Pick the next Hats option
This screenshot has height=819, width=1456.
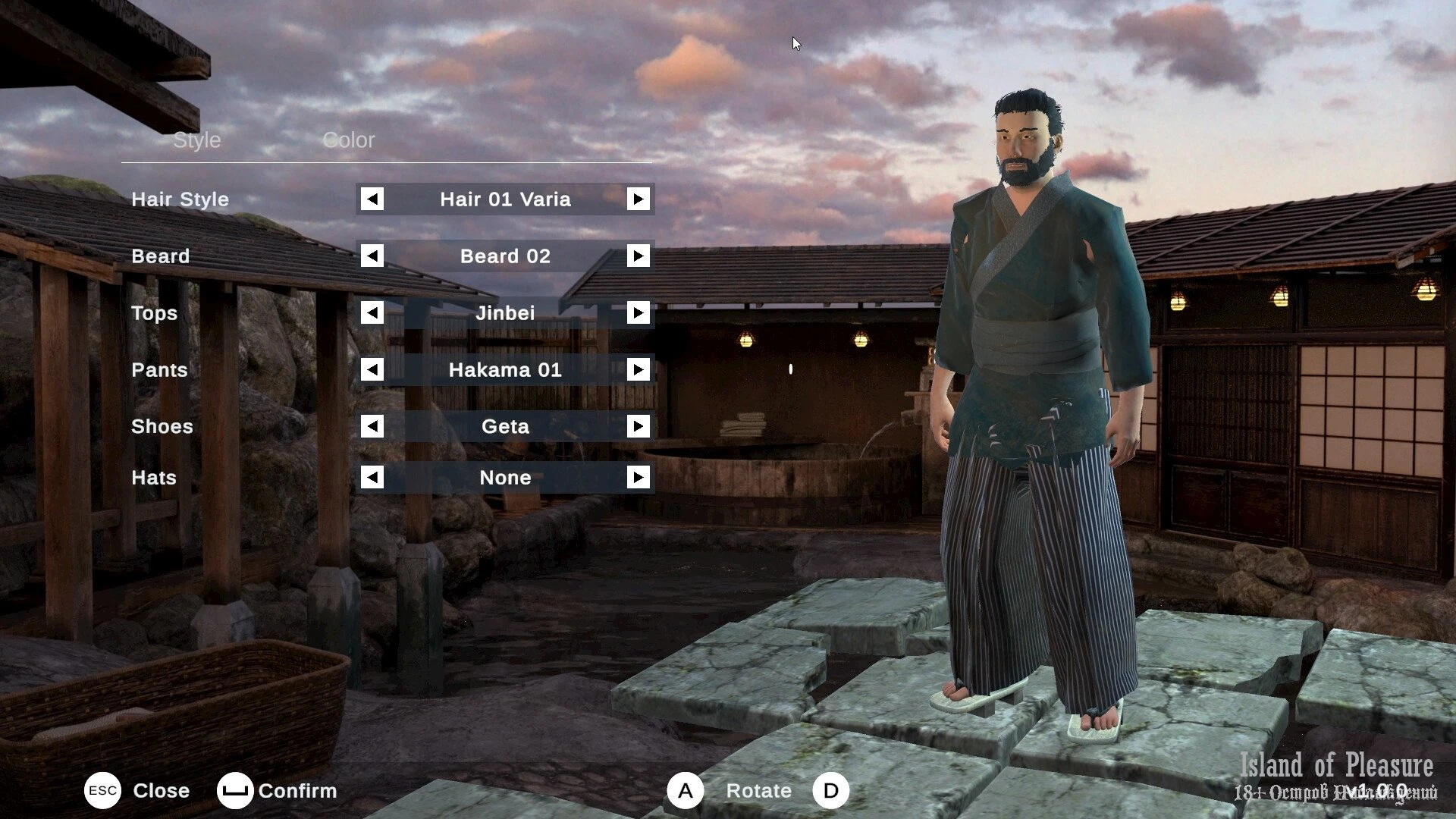click(638, 478)
